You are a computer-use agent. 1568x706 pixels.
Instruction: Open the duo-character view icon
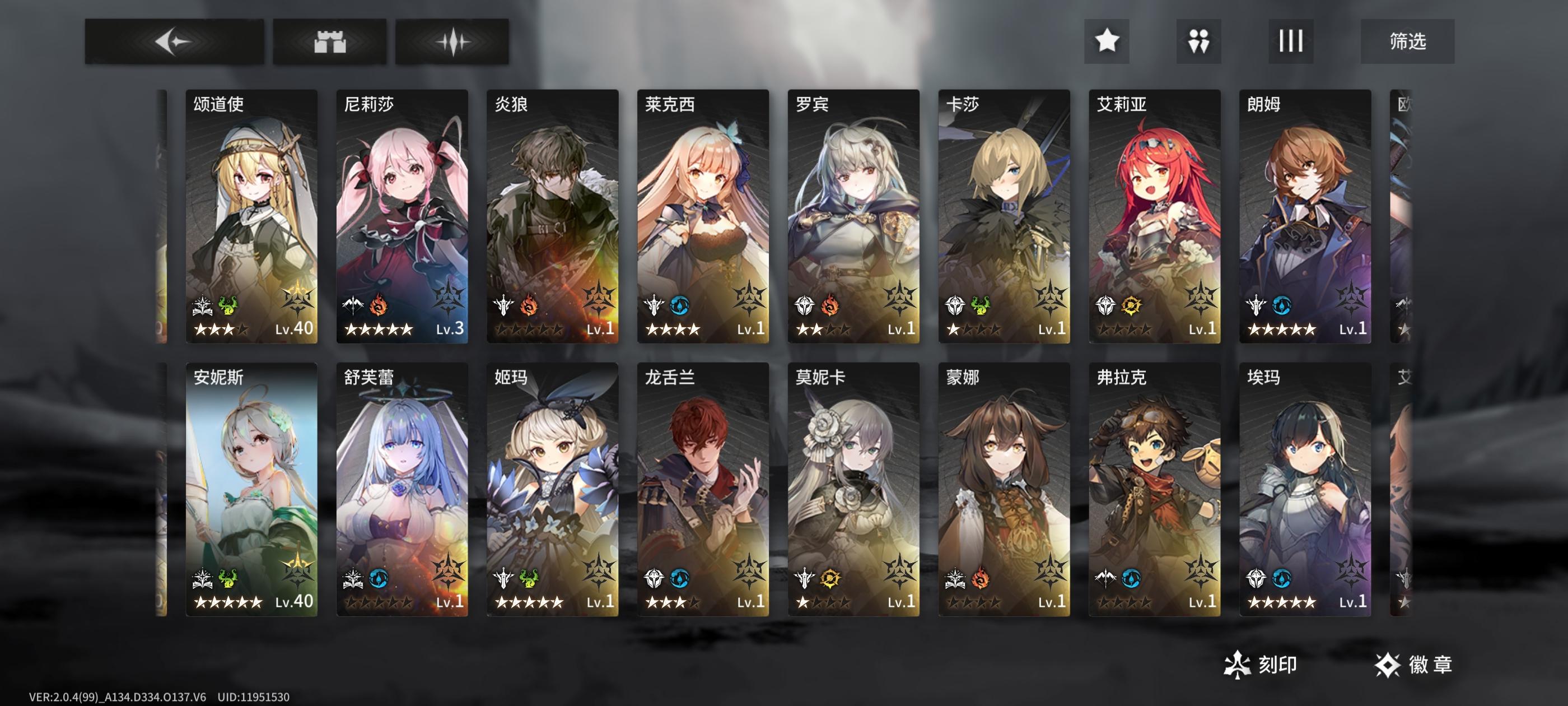pos(1199,42)
